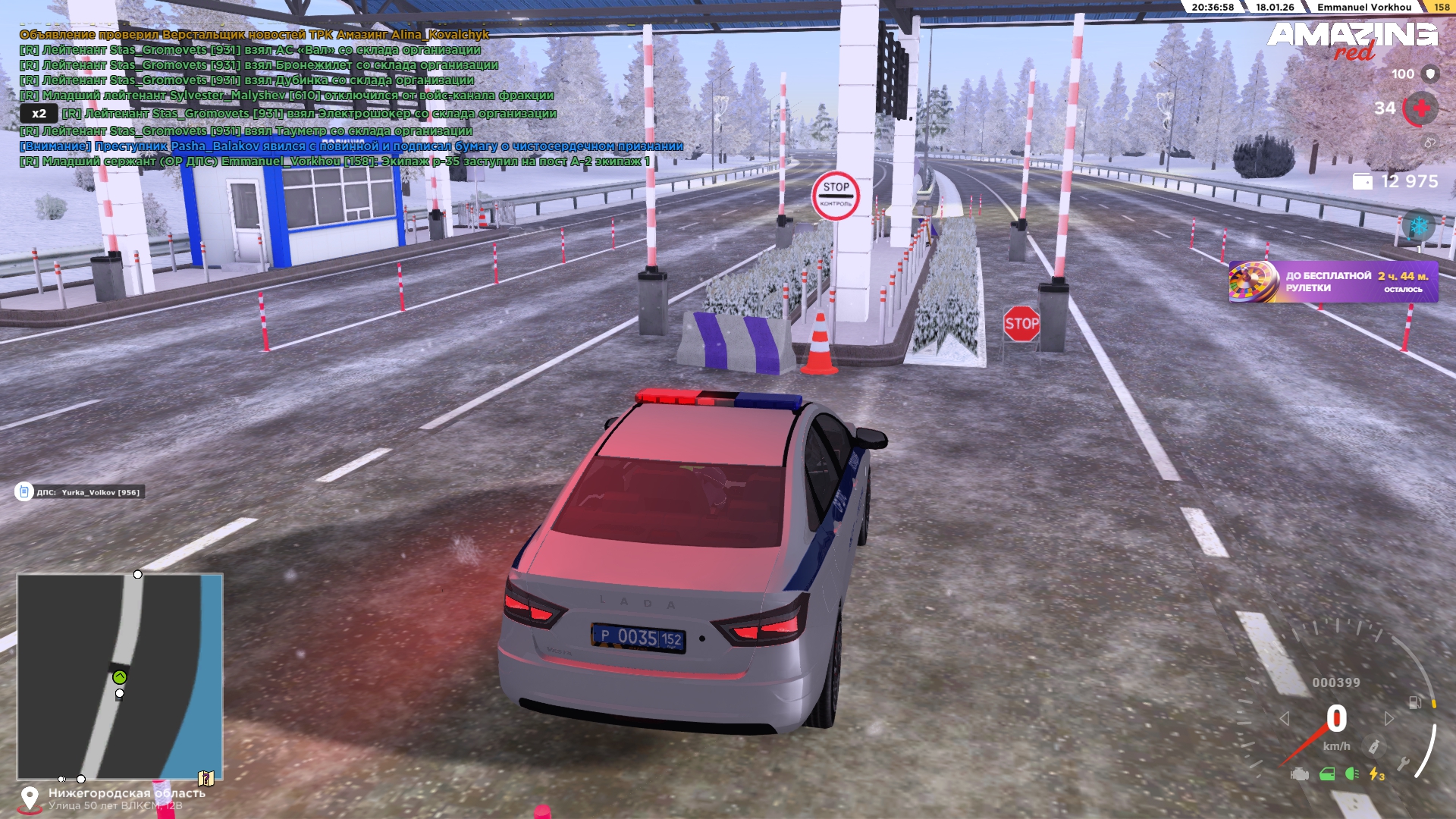Image resolution: width=1456 pixels, height=819 pixels.
Task: Click the location pin beside Нижегородская область
Action: pyautogui.click(x=30, y=798)
